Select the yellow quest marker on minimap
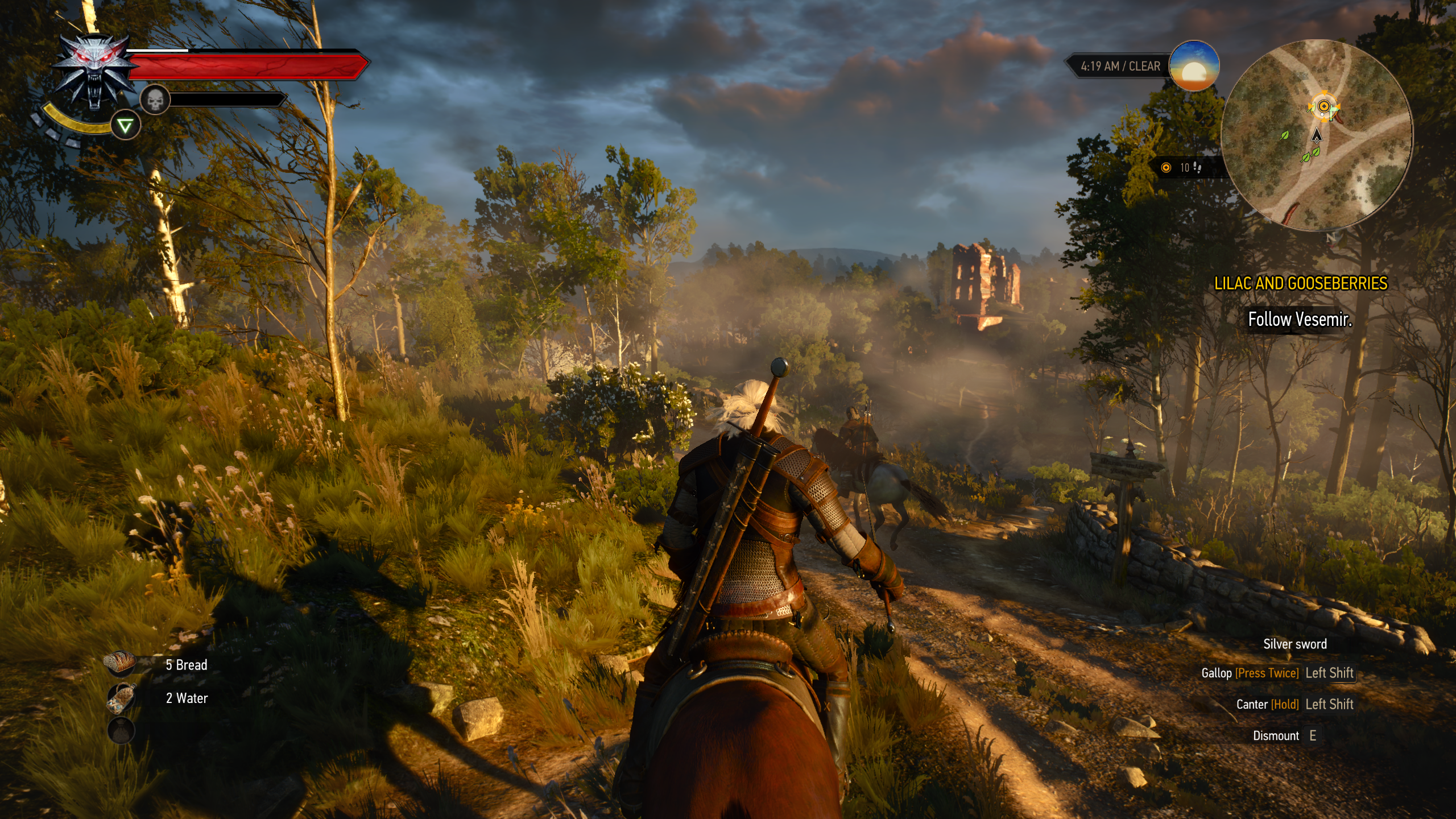 pos(1323,106)
